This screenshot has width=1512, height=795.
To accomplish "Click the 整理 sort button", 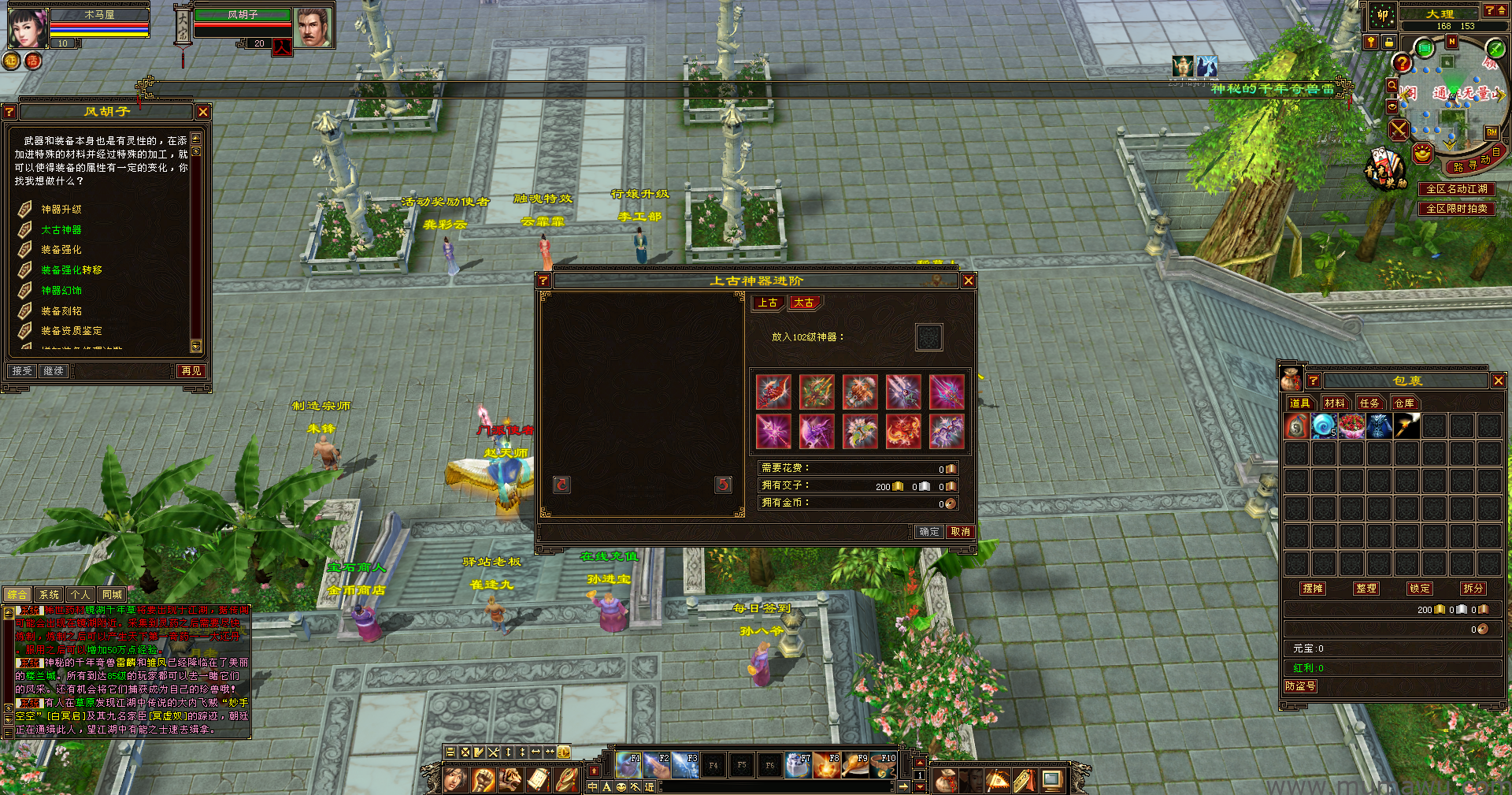I will (x=1366, y=589).
